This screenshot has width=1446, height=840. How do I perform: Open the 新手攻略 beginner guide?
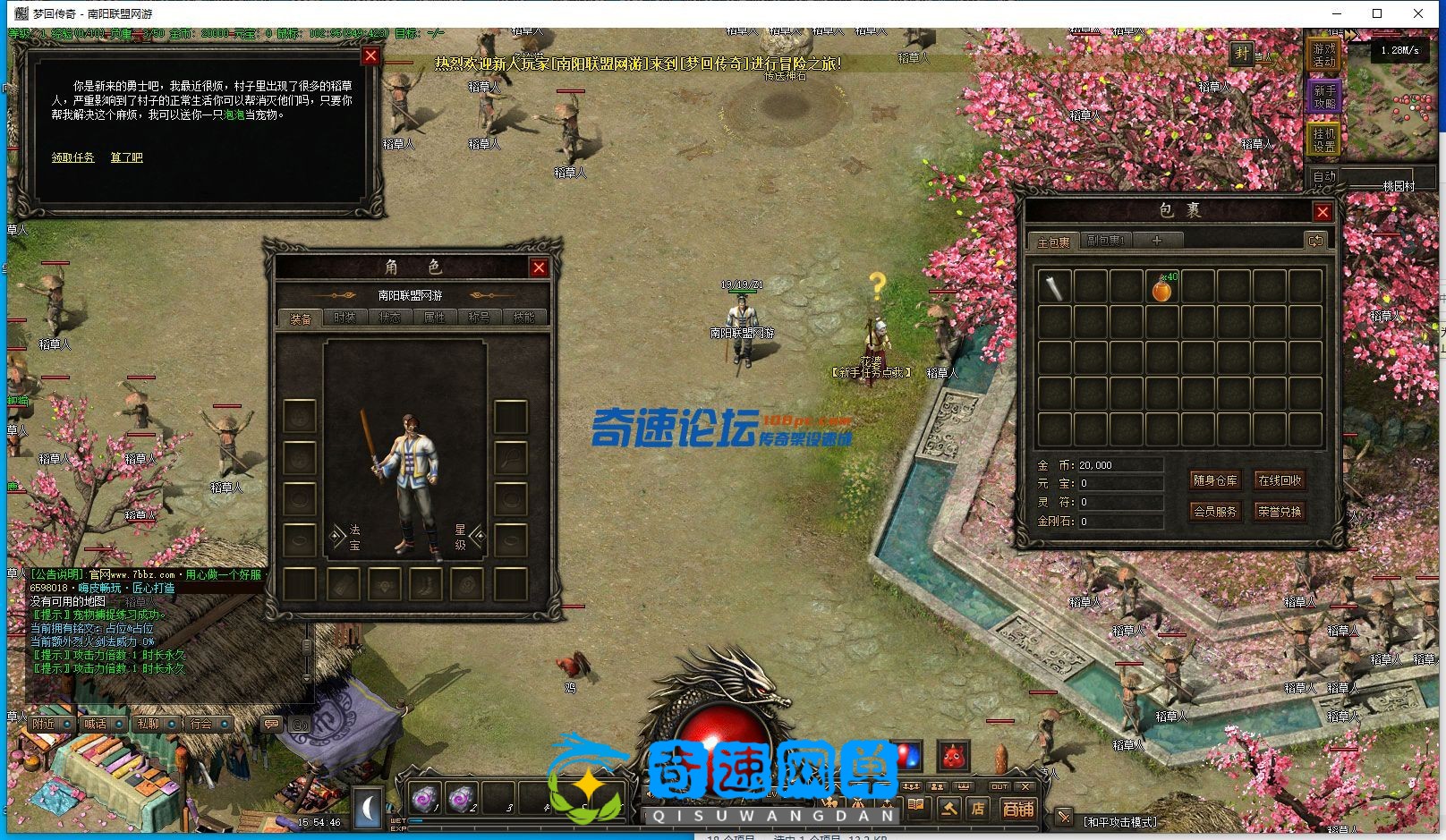(x=1324, y=97)
